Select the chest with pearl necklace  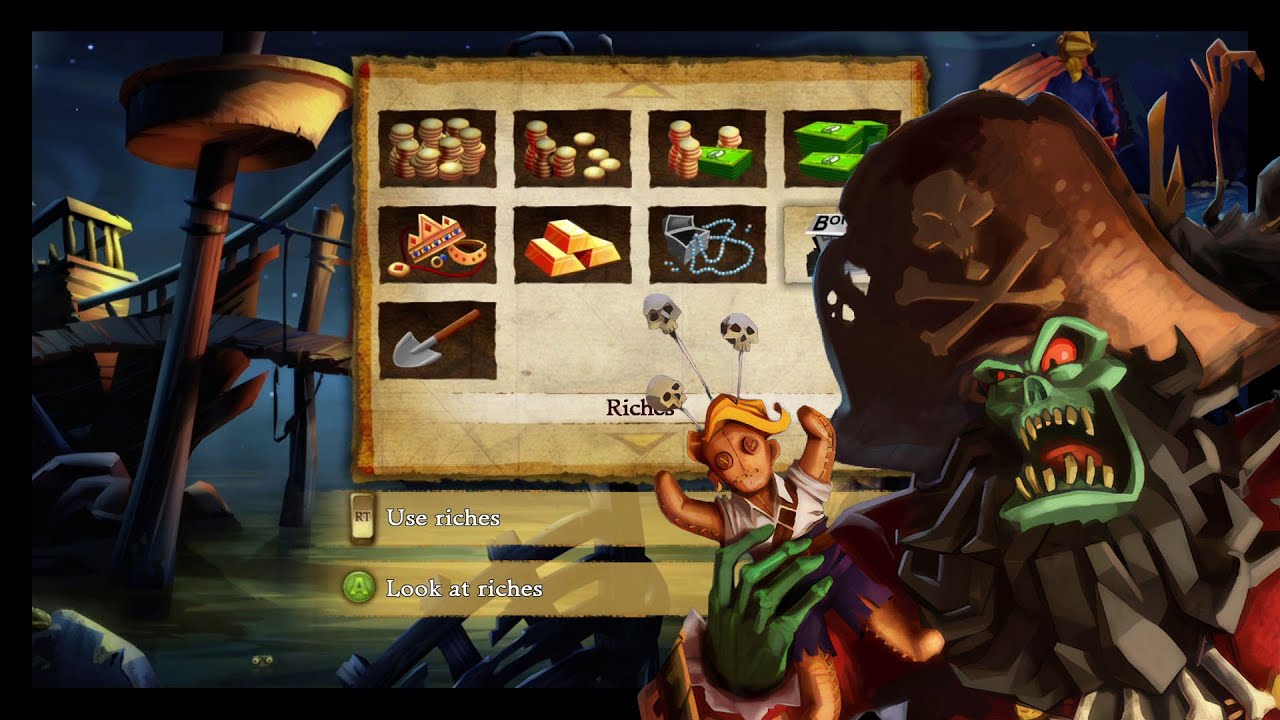pos(707,245)
